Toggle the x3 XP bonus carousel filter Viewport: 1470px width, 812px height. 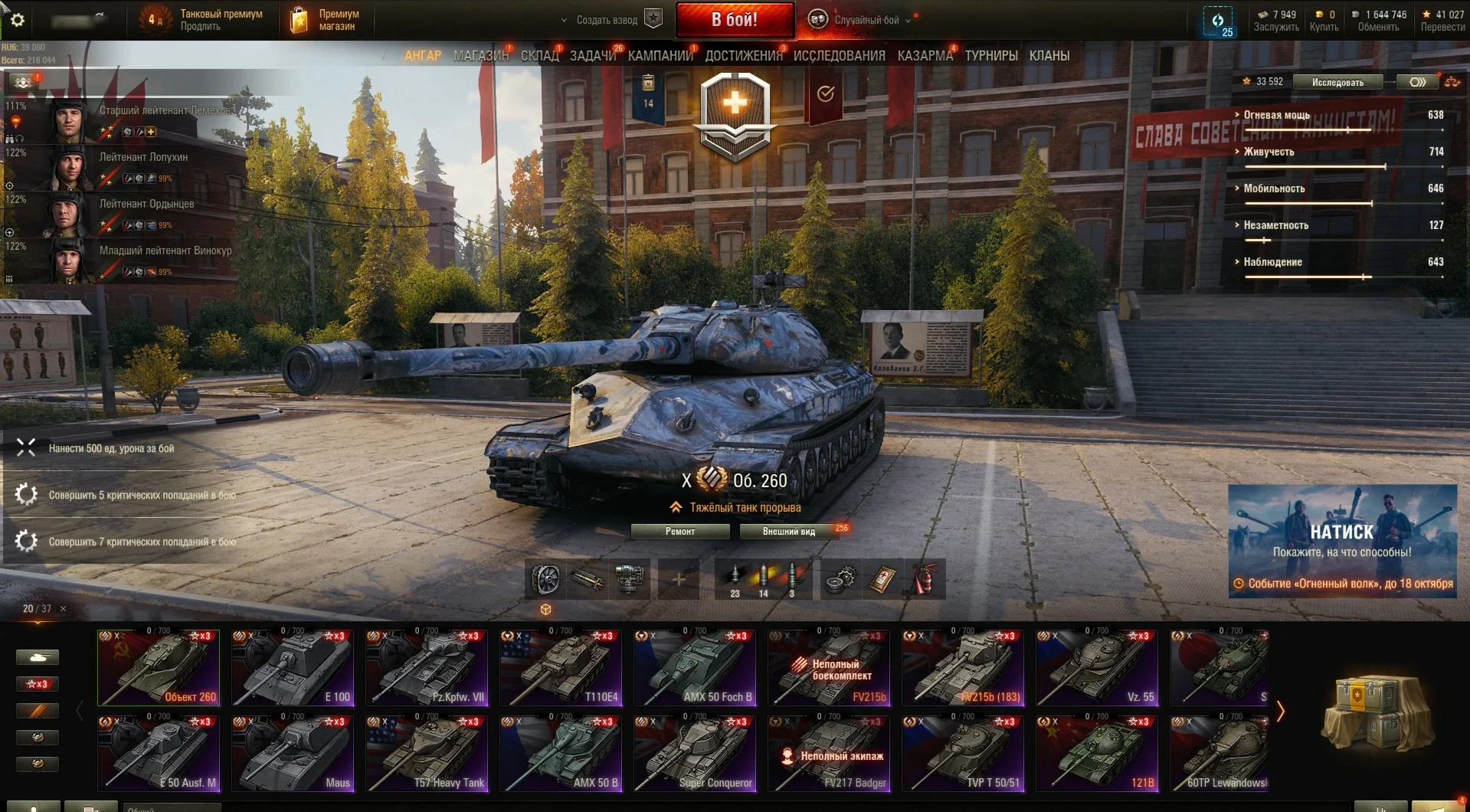(x=37, y=684)
